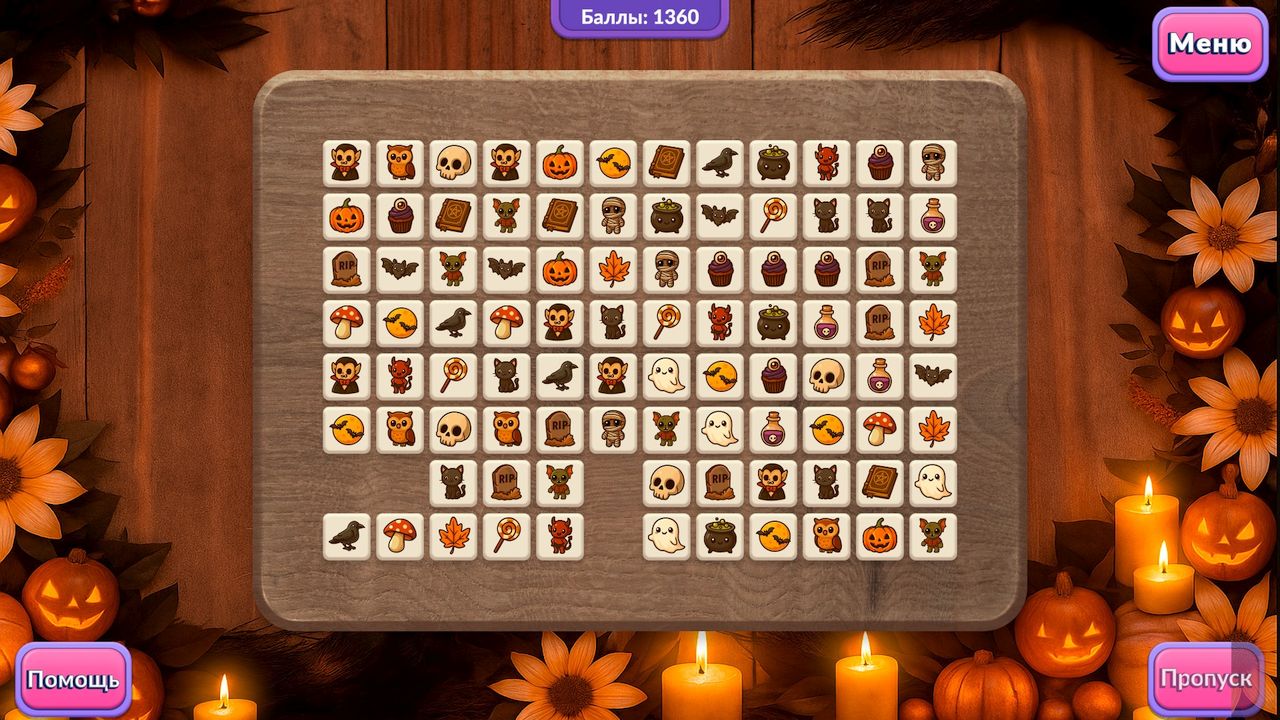Pick the devil tile between cauldron and cupcake

[827, 163]
